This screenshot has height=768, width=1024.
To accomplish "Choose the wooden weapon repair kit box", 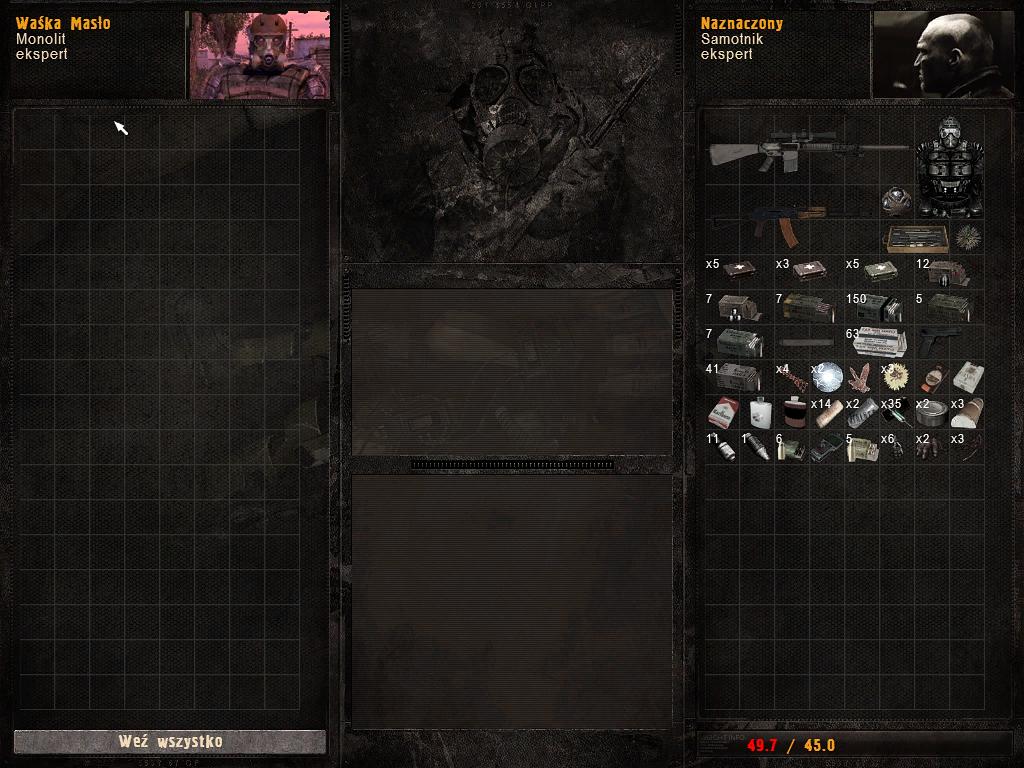I will [915, 238].
